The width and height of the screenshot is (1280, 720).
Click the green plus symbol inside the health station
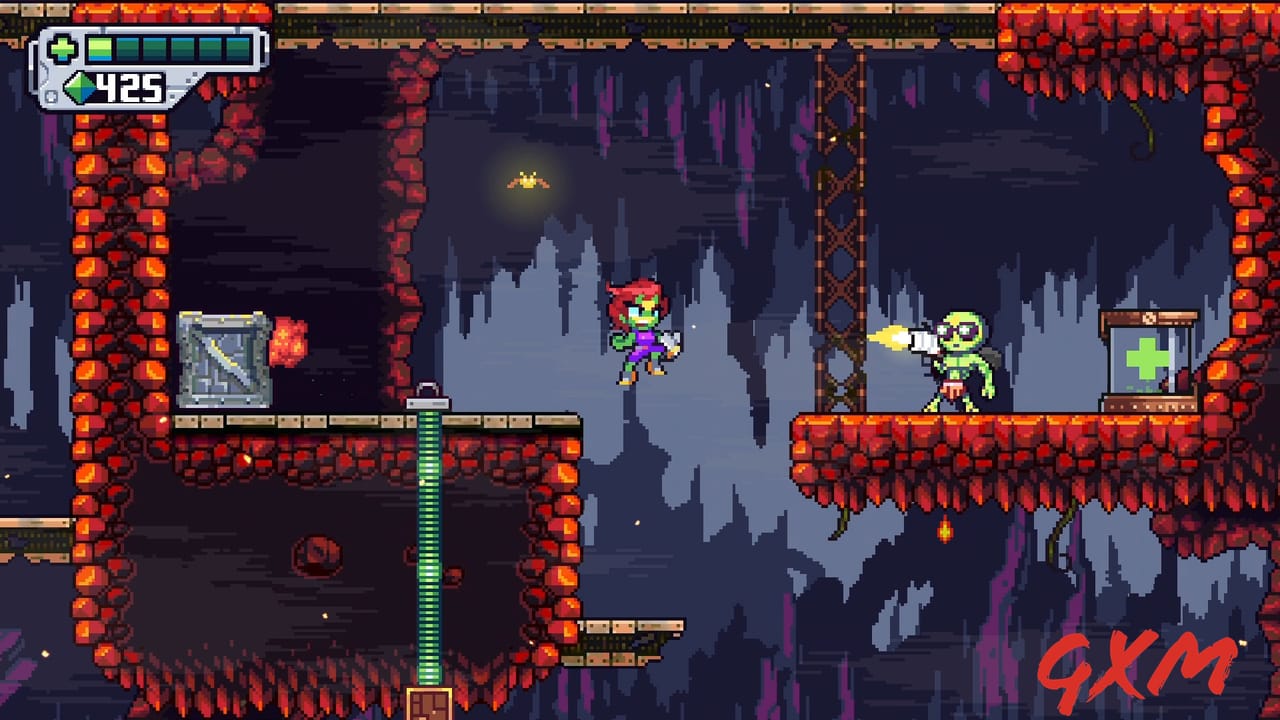tap(1148, 357)
